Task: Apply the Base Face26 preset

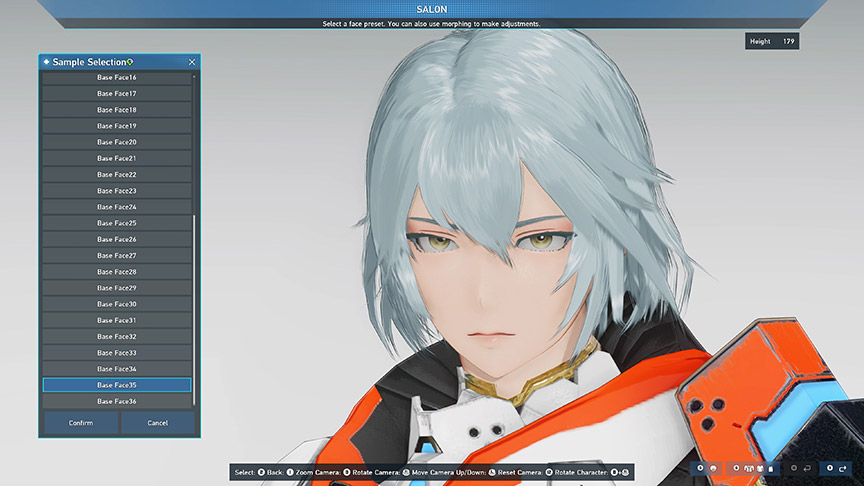Action: click(117, 240)
